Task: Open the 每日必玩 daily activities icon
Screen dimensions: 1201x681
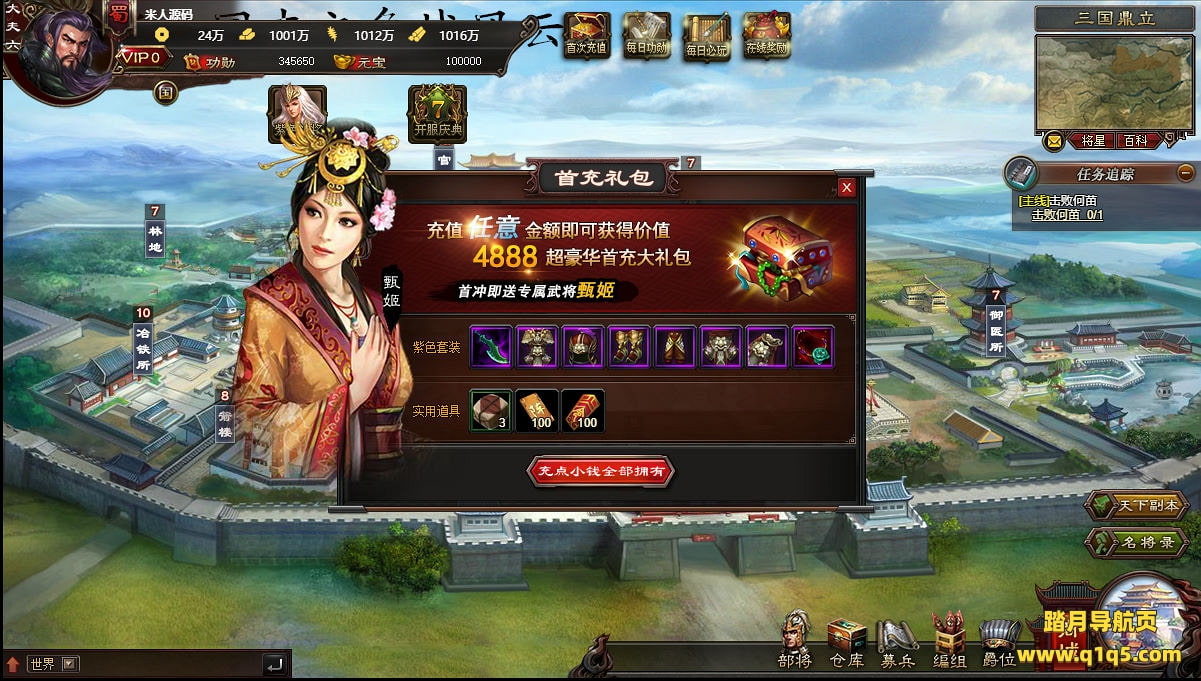Action: coord(707,34)
